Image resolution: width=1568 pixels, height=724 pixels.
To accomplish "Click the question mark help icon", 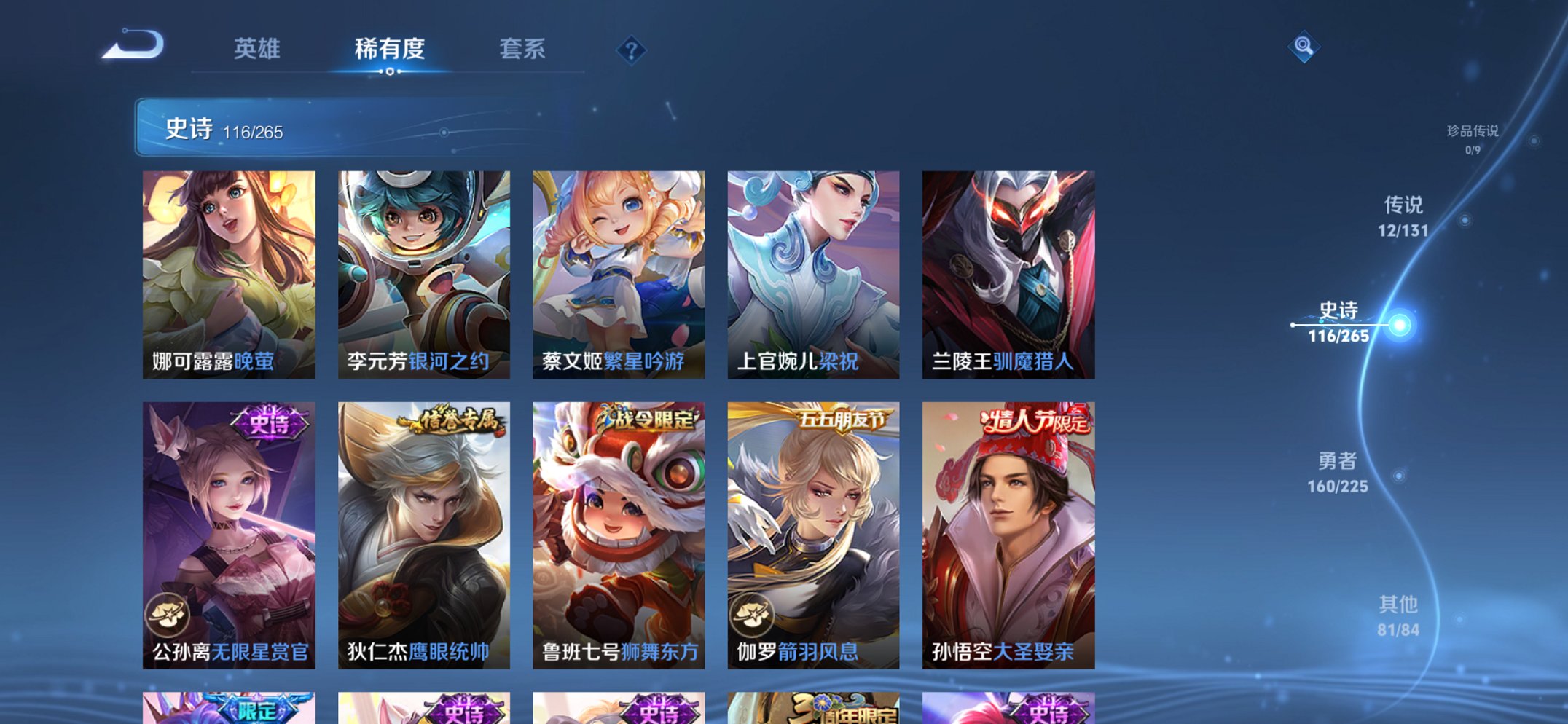I will click(x=631, y=51).
